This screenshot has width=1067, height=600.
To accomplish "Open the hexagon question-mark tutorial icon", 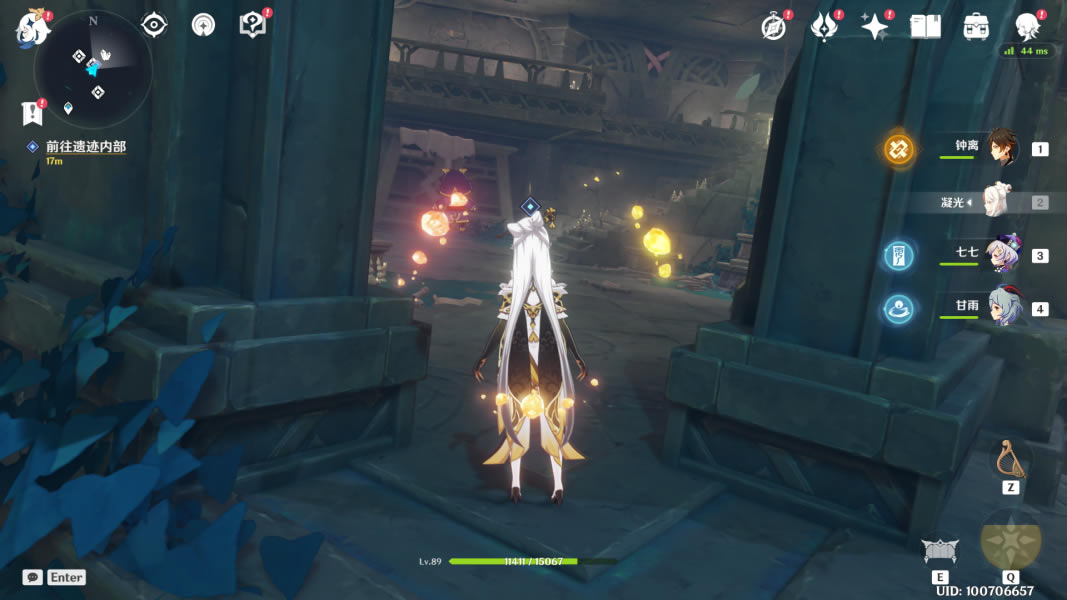I will [253, 25].
